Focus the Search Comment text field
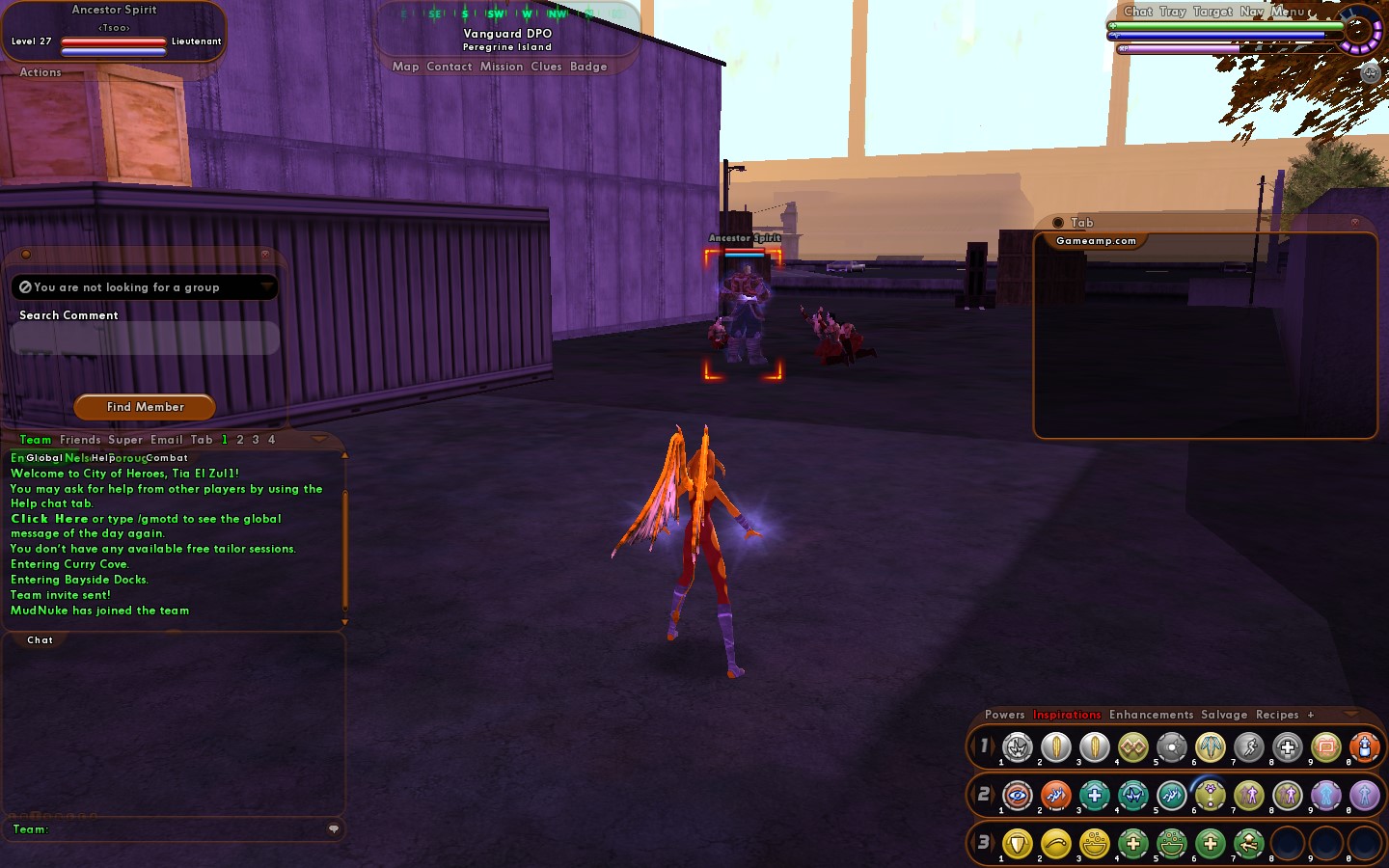Viewport: 1389px width, 868px height. coord(145,339)
